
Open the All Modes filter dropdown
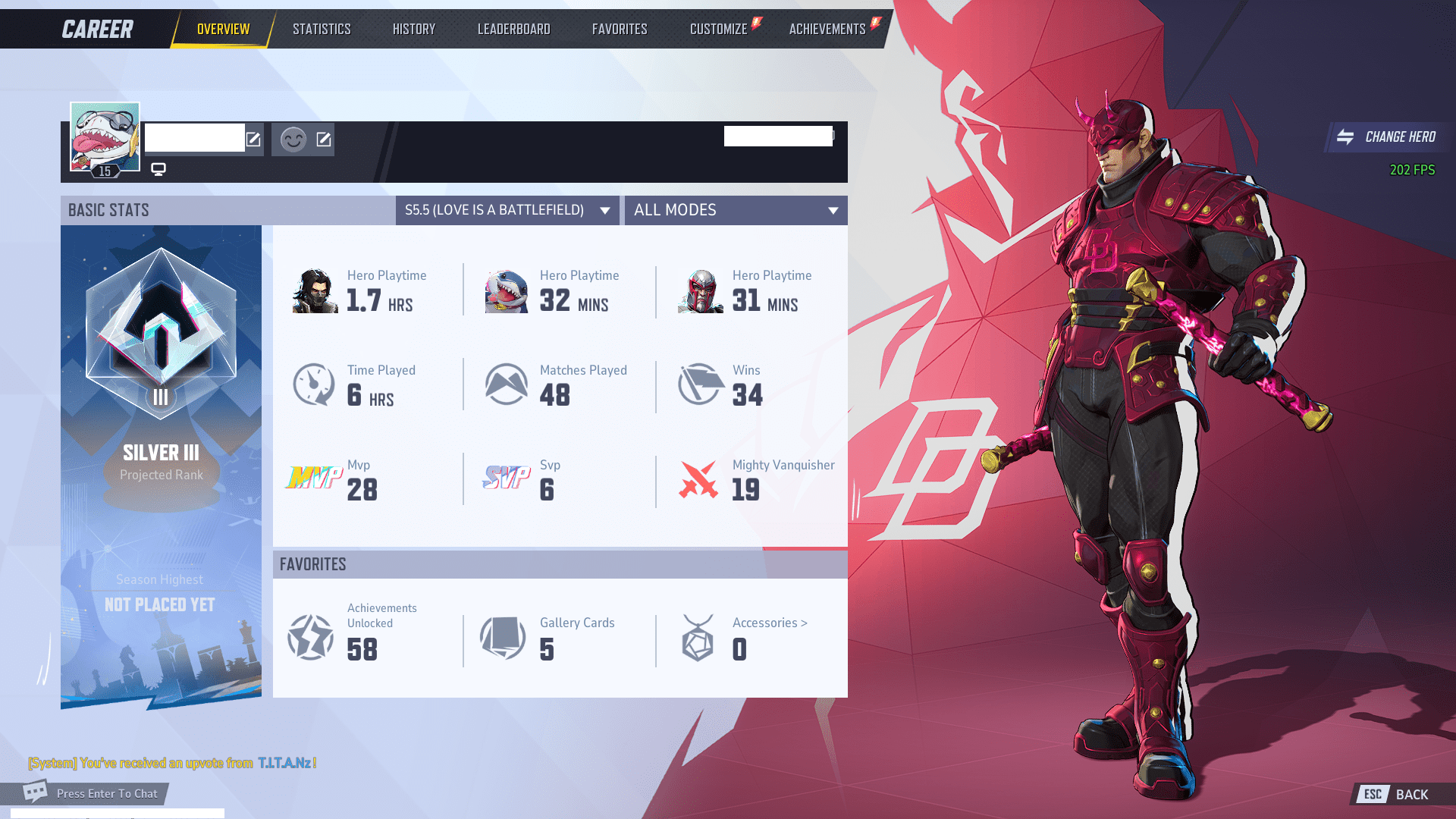[735, 210]
